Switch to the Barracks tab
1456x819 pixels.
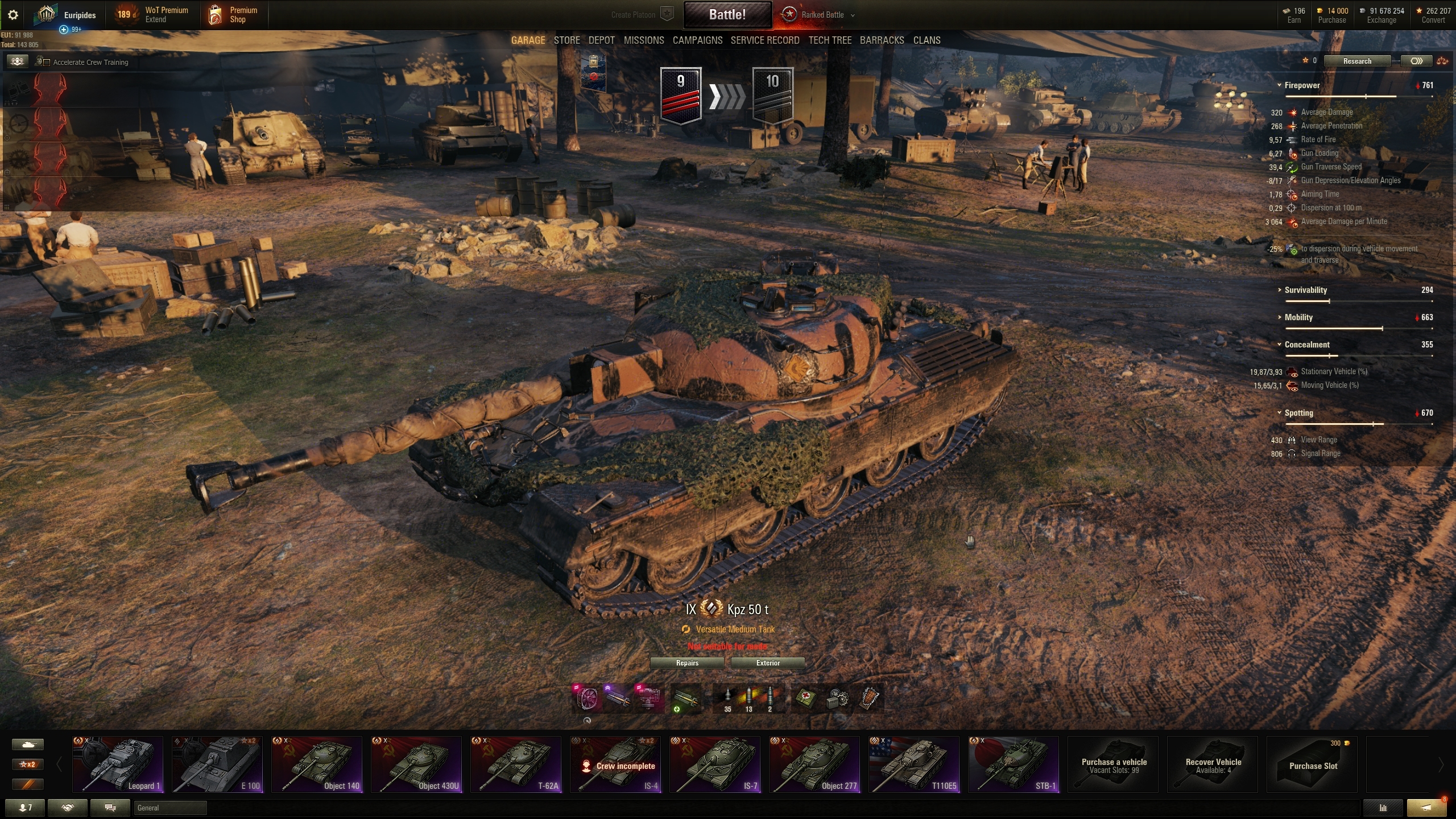click(882, 40)
